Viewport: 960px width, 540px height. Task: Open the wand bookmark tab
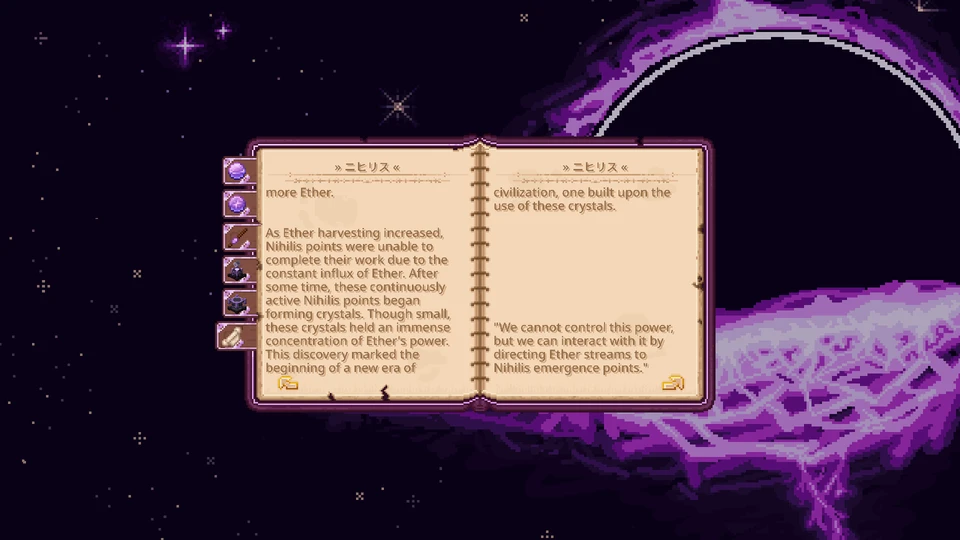(x=238, y=238)
